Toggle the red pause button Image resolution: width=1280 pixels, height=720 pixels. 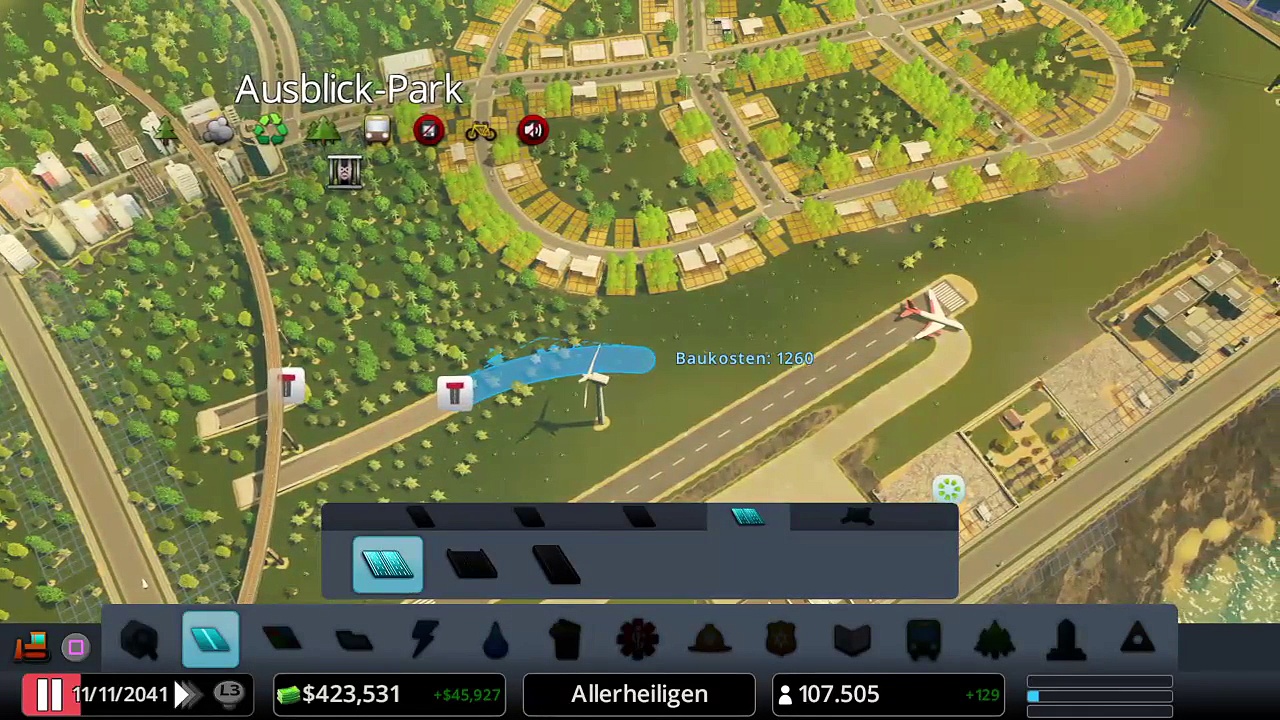[49, 694]
